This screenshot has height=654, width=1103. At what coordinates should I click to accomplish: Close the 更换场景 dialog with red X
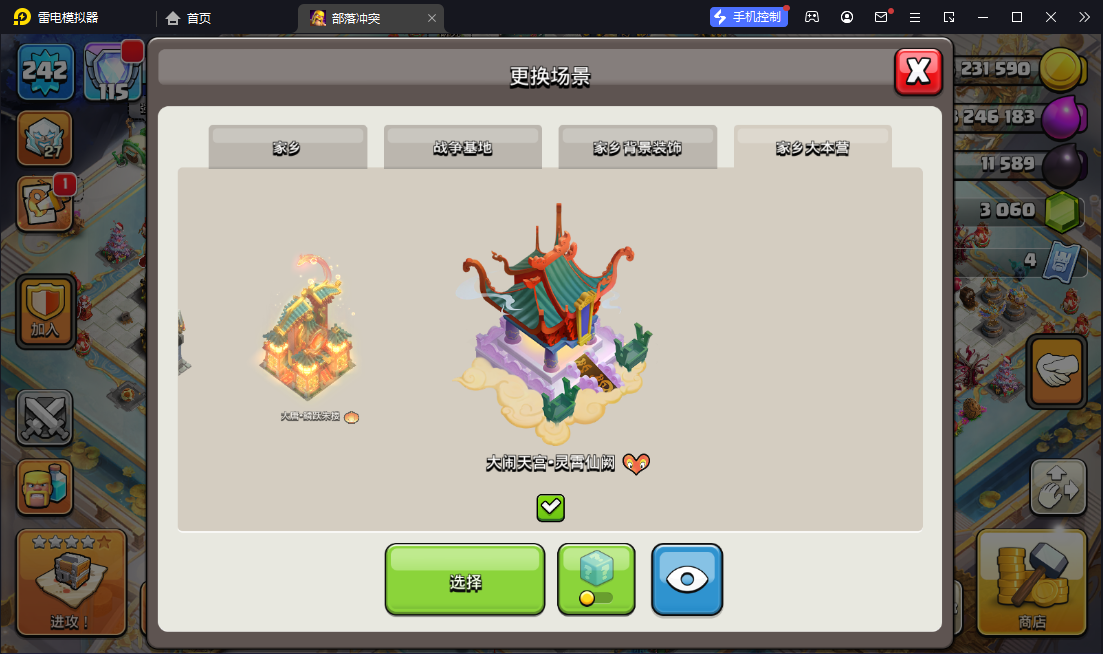[x=918, y=71]
